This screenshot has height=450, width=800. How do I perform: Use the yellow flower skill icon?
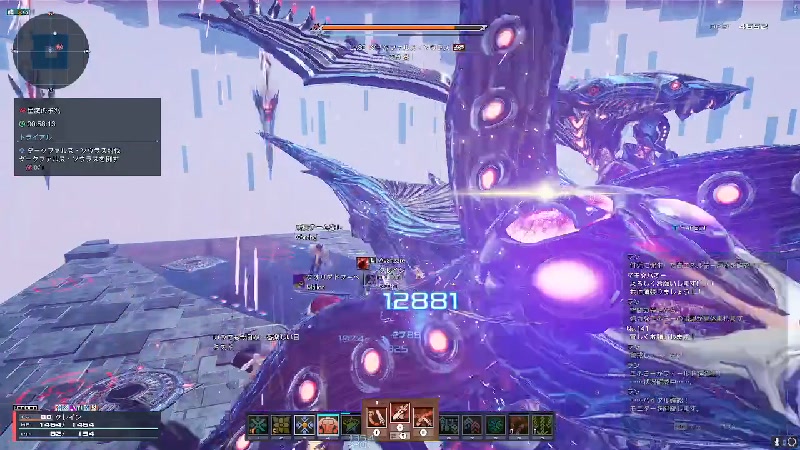[281, 424]
